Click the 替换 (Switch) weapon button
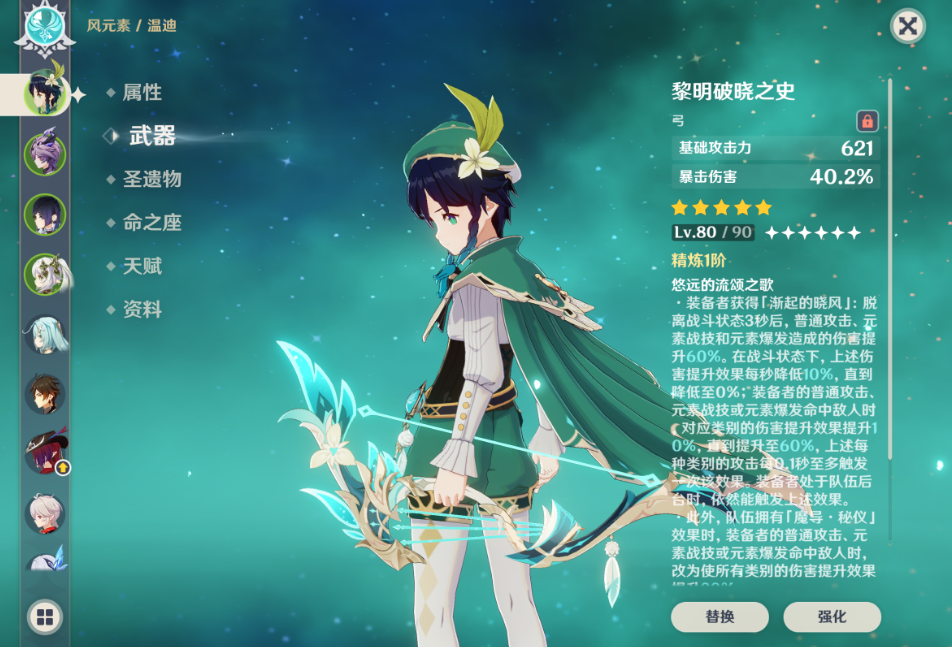This screenshot has height=647, width=952. (x=720, y=616)
